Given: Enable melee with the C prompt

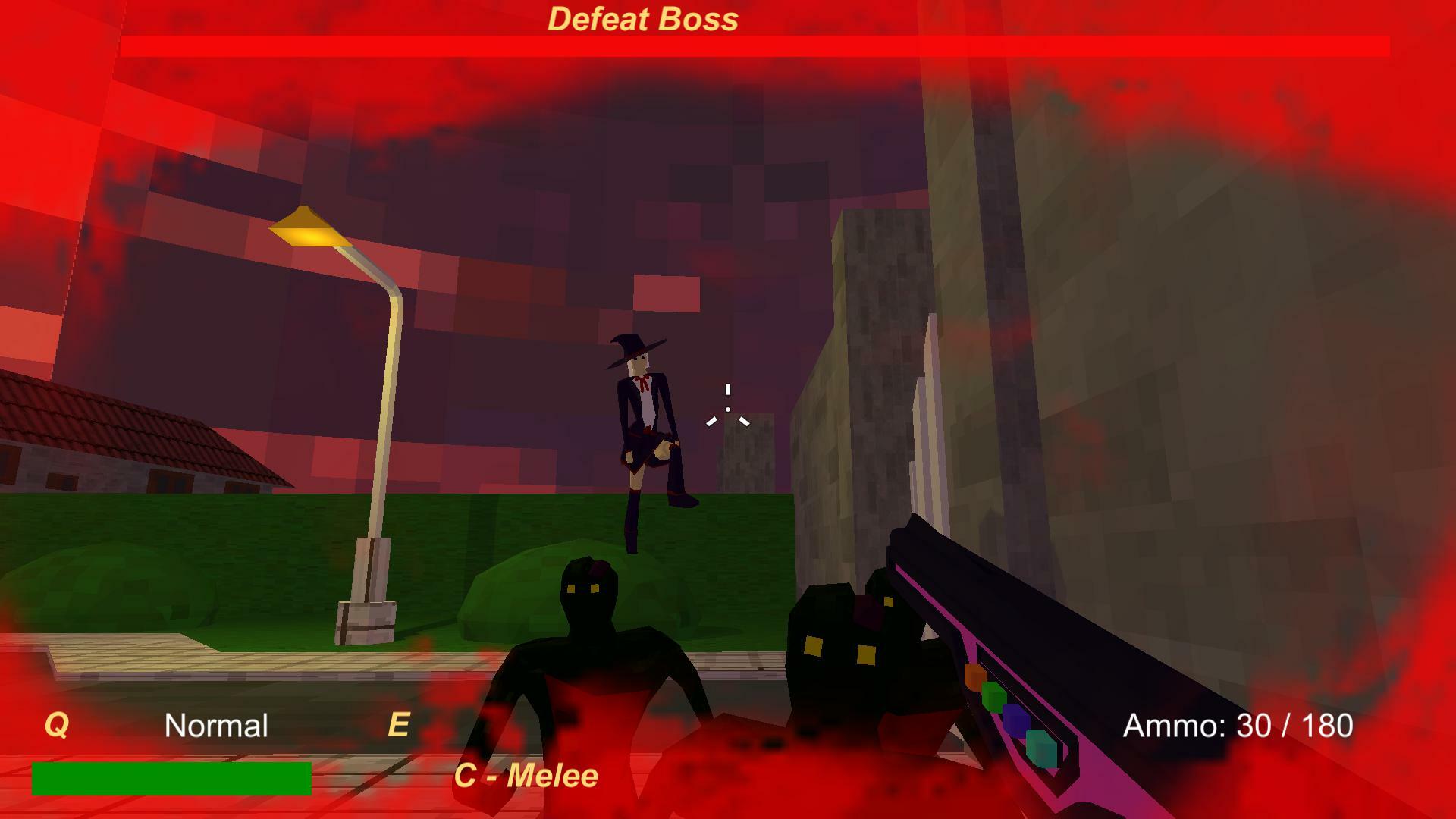Looking at the screenshot, I should pos(526,776).
